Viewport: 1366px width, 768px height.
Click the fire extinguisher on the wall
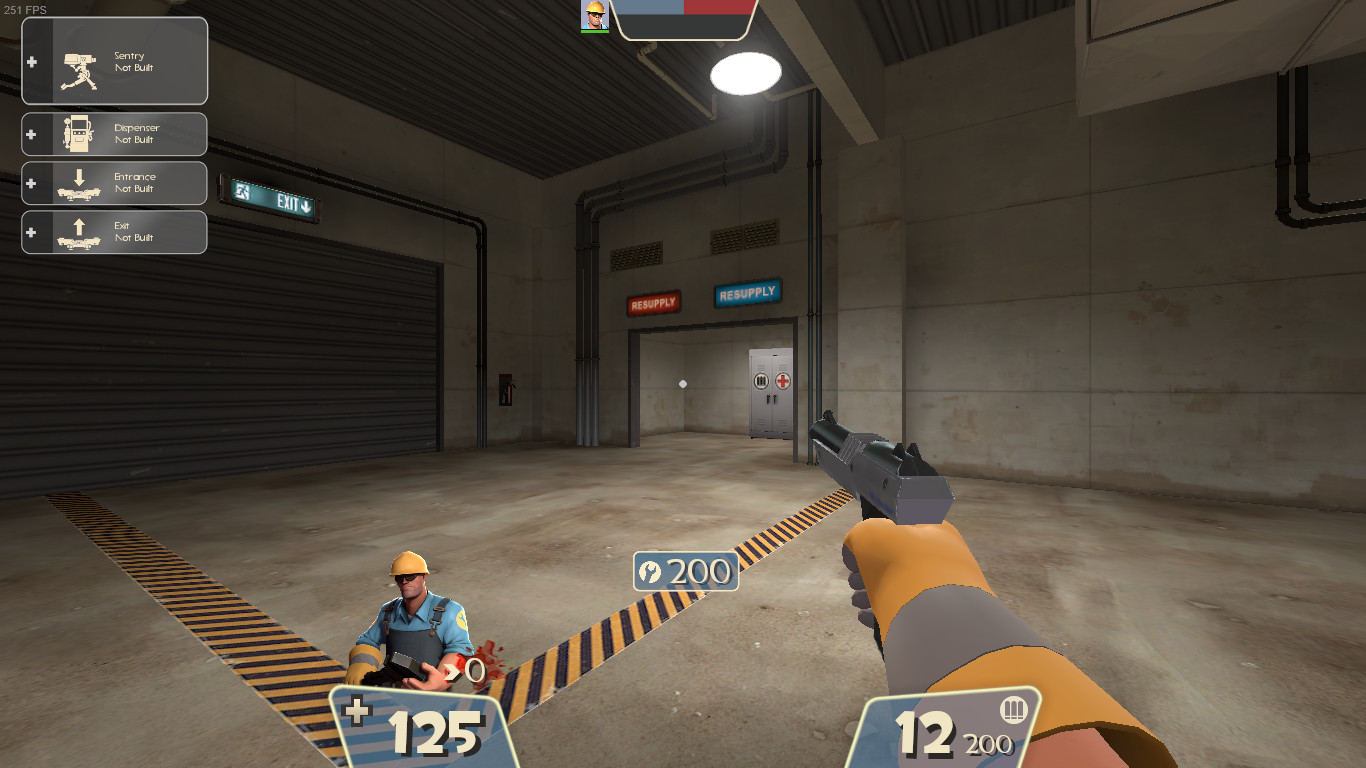(x=507, y=390)
